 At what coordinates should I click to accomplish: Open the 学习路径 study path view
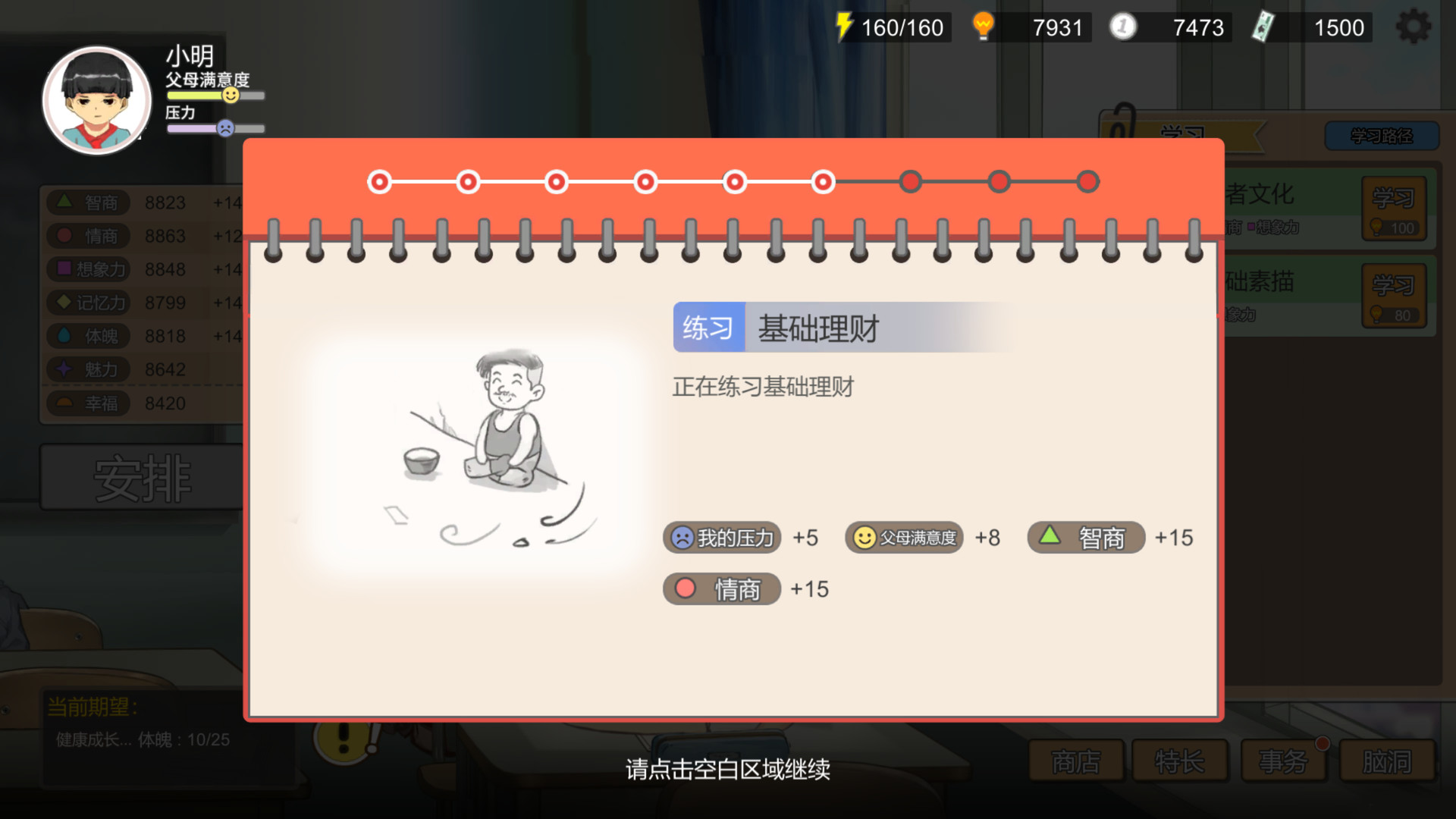(1382, 136)
